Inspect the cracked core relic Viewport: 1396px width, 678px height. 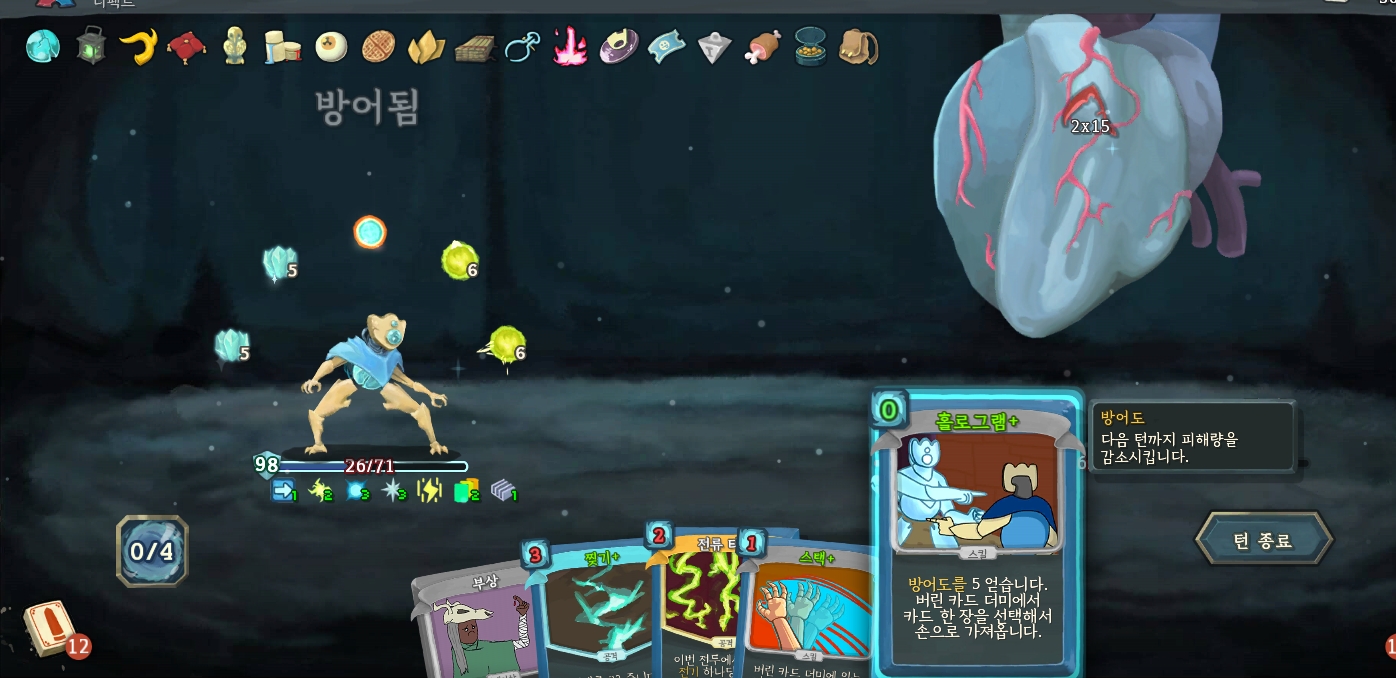point(43,46)
